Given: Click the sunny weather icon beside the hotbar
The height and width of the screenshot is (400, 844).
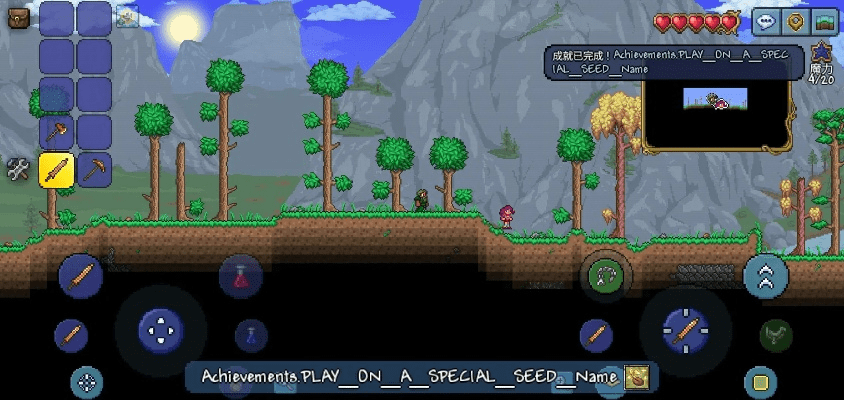Looking at the screenshot, I should (x=127, y=16).
